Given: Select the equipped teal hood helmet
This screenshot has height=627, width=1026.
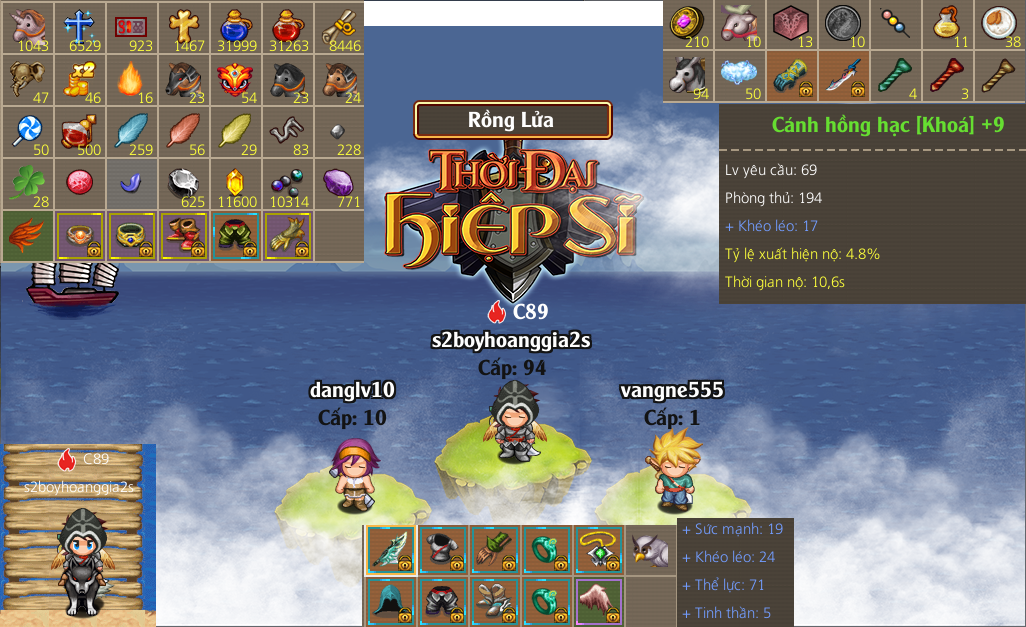Looking at the screenshot, I should 390,602.
